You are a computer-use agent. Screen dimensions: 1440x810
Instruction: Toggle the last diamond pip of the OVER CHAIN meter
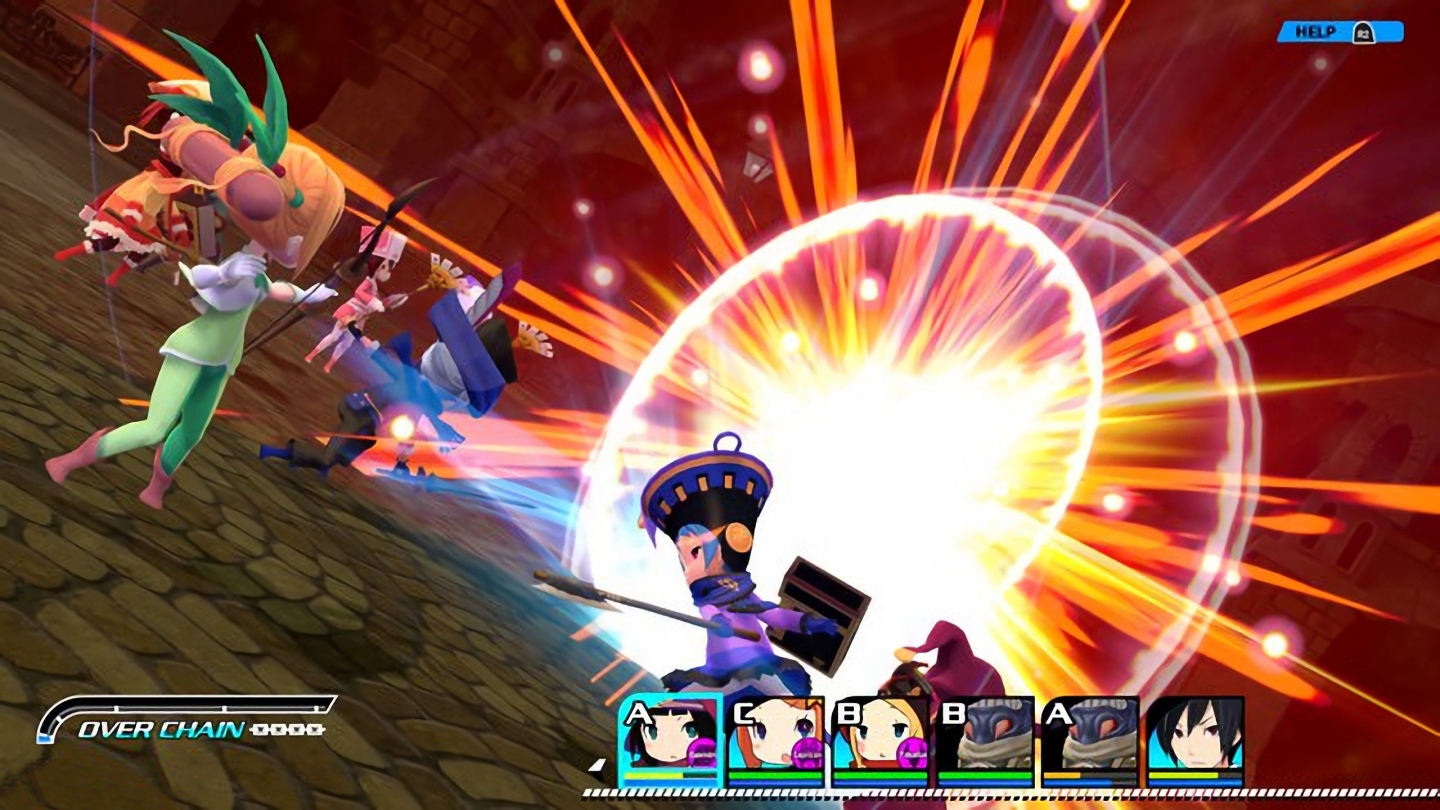click(x=316, y=731)
